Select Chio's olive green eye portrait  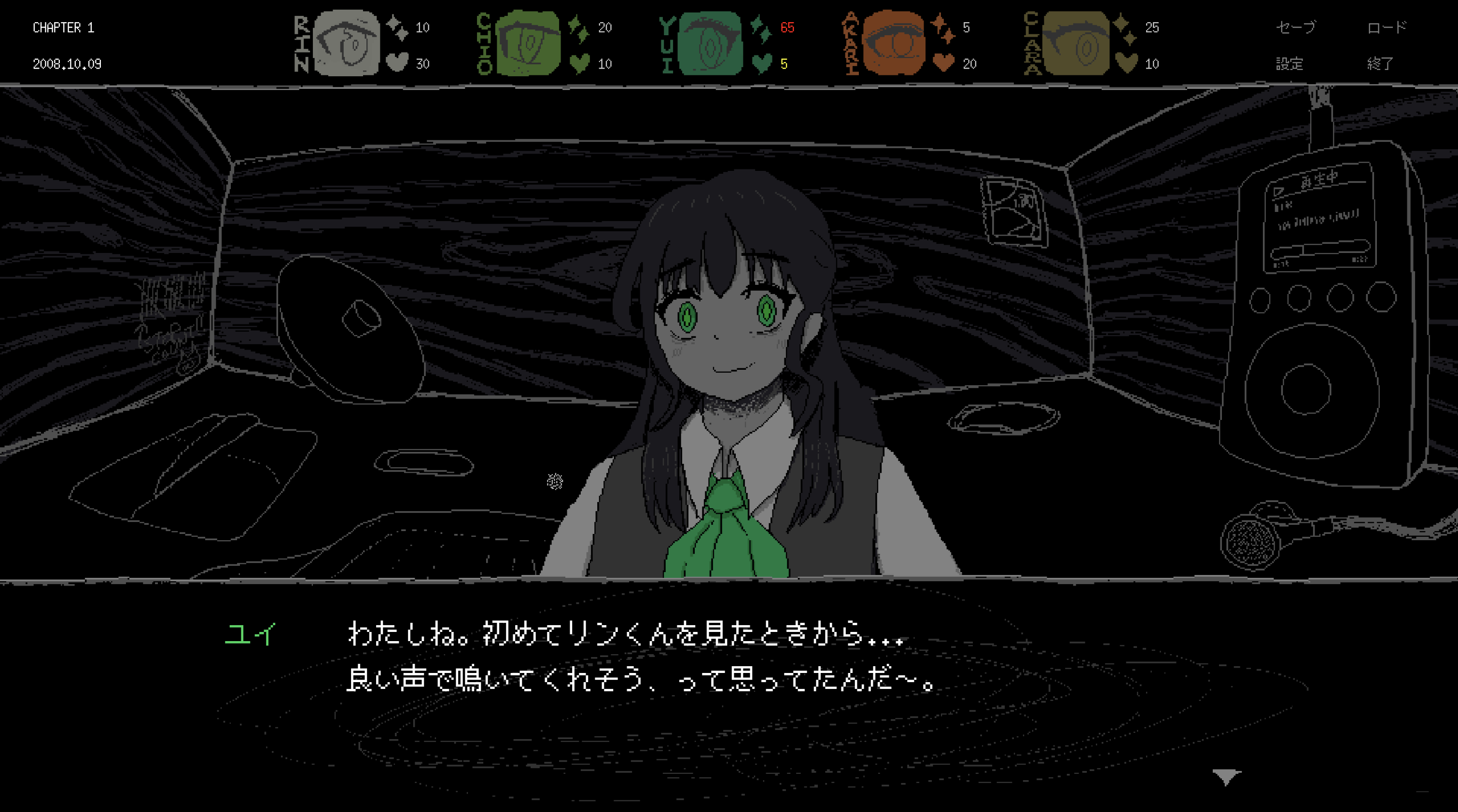coord(528,43)
